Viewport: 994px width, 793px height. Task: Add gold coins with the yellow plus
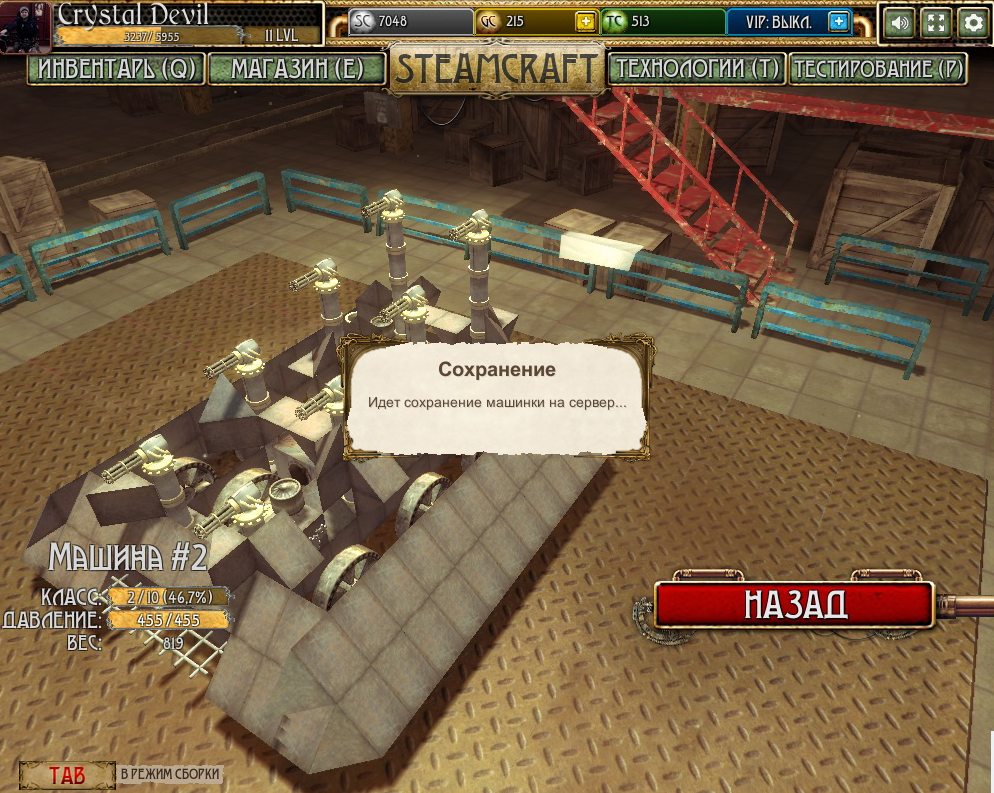coord(585,22)
